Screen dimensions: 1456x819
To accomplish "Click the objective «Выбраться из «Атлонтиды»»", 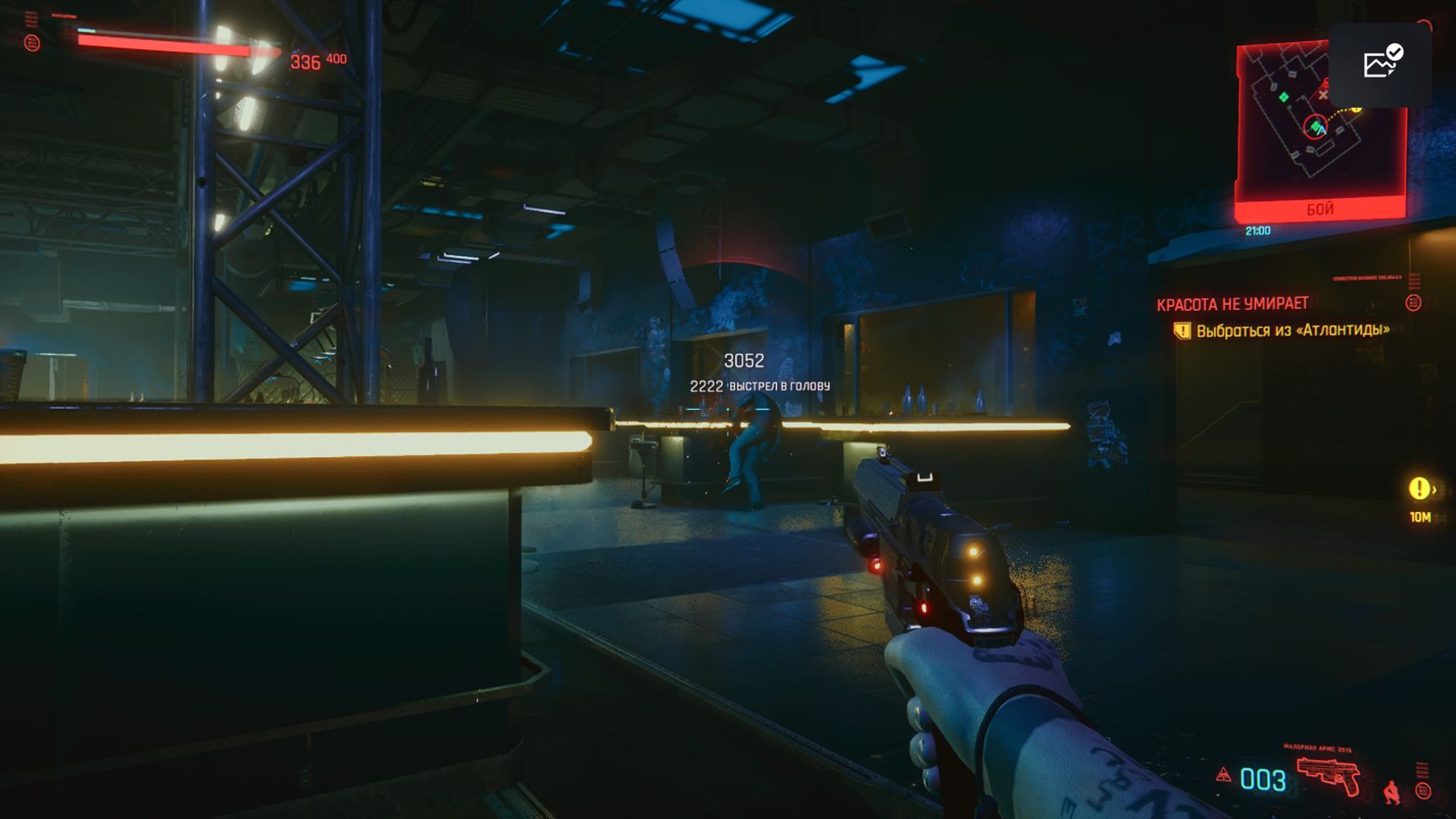I will tap(1292, 330).
